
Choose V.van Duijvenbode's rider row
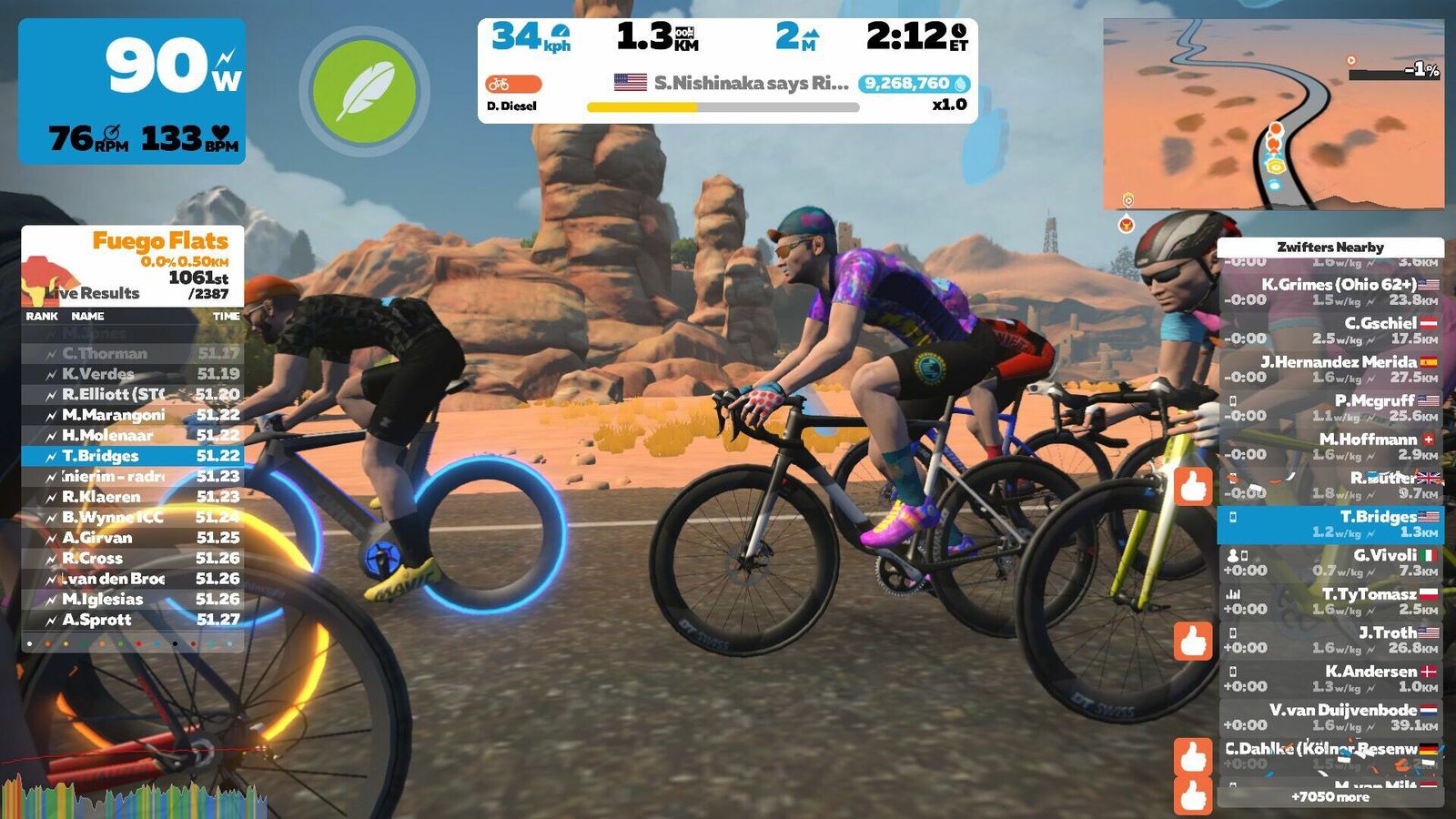pos(1330,717)
